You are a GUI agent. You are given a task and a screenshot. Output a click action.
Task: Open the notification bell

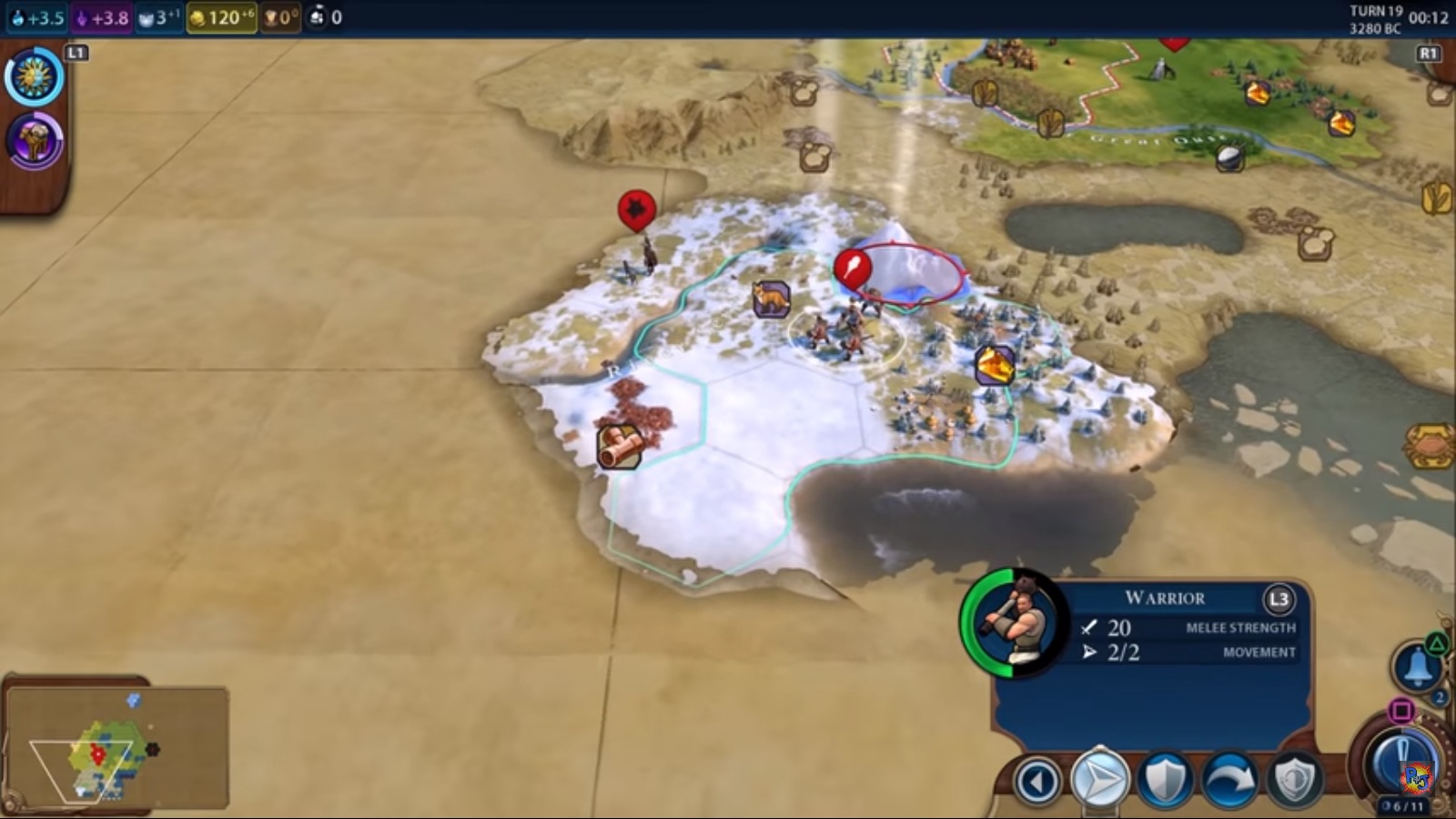click(x=1416, y=669)
